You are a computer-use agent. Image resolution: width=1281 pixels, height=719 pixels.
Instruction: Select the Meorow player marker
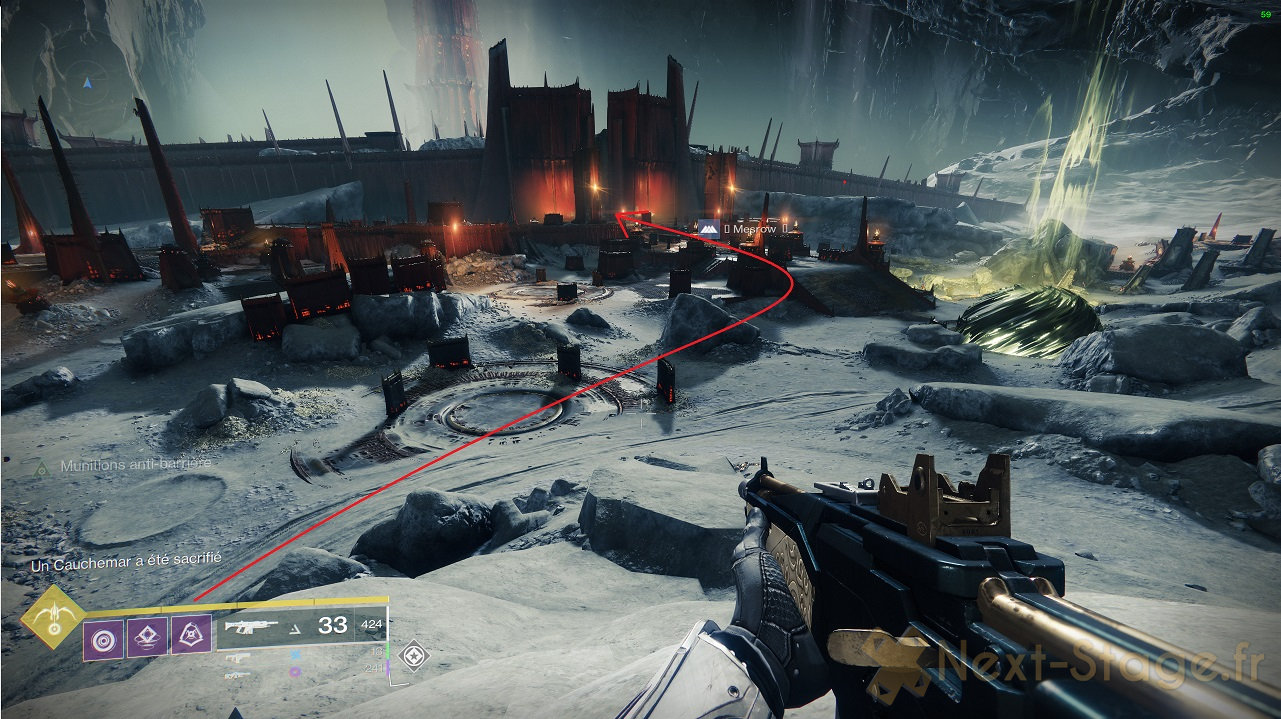coord(709,229)
